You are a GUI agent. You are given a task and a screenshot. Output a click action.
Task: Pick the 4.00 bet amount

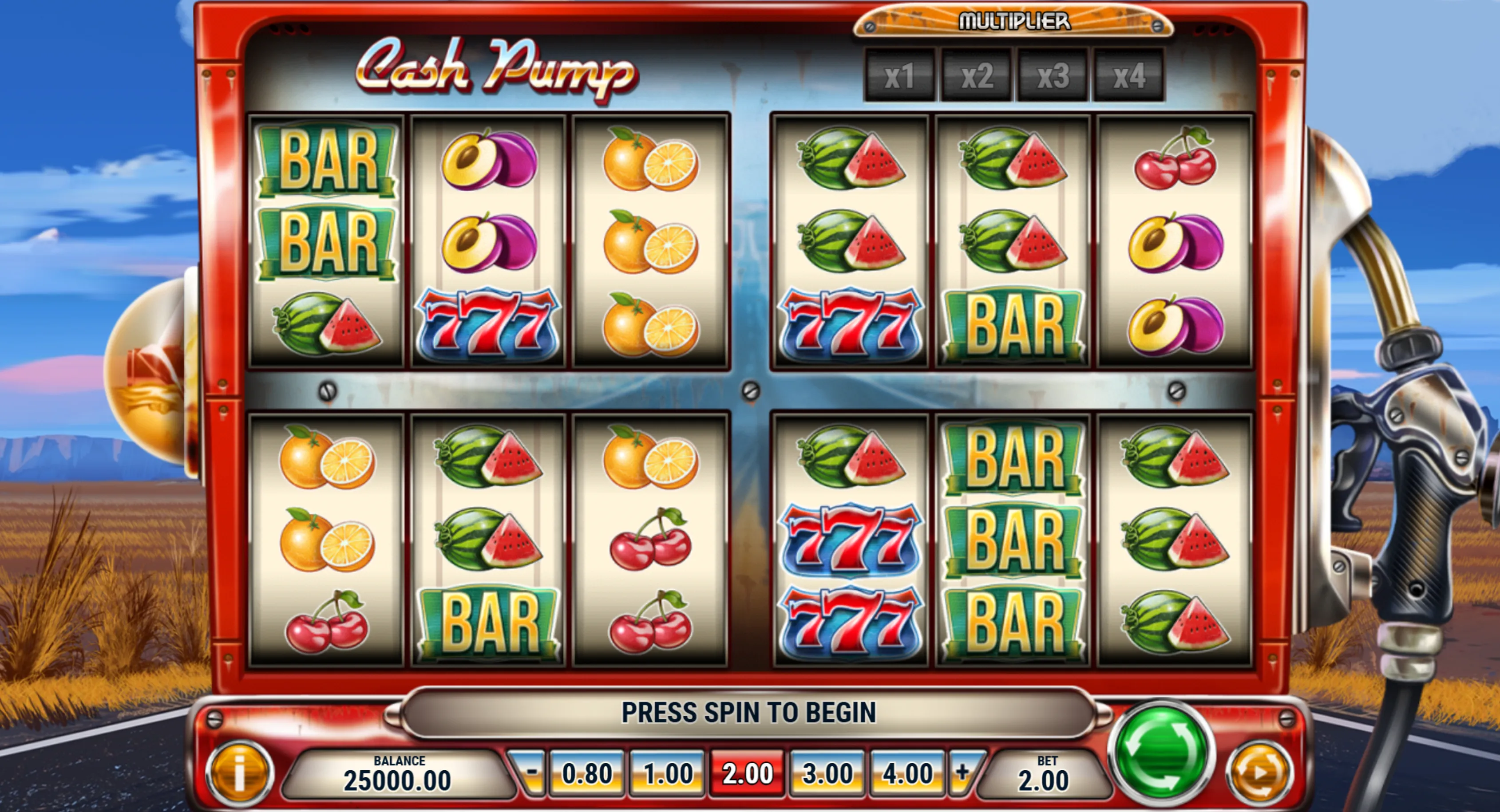[907, 773]
